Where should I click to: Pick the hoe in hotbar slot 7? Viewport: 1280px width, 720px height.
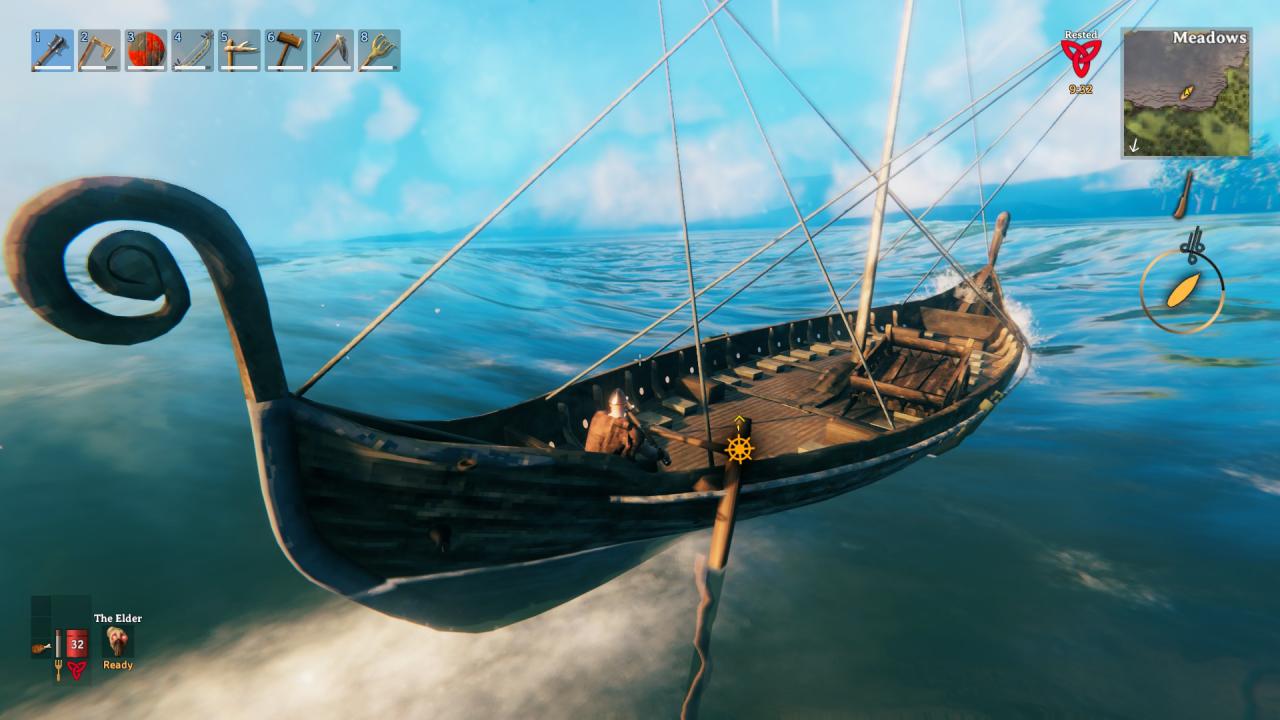[332, 50]
